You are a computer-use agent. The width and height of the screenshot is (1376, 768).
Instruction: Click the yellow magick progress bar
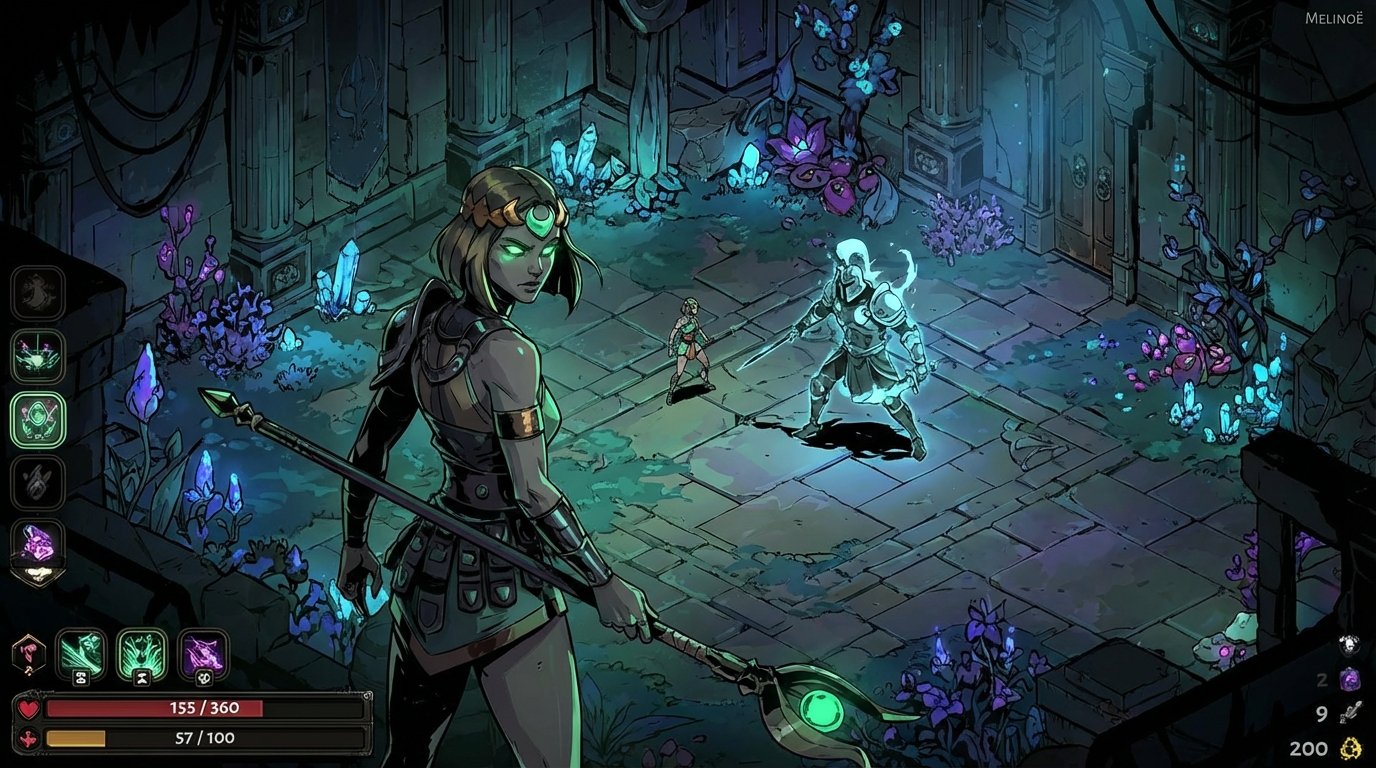point(75,741)
